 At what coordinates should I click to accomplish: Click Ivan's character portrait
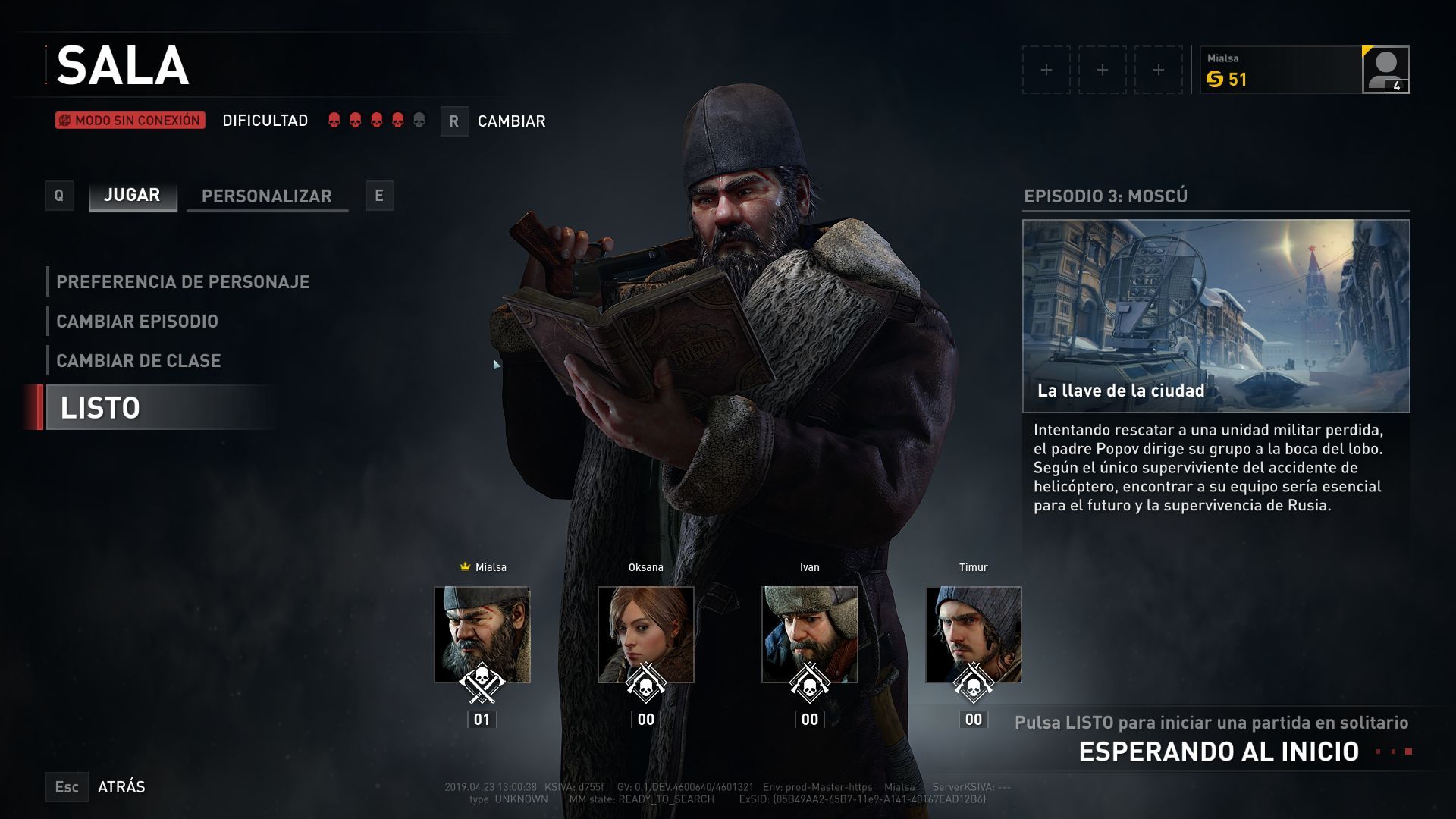[810, 634]
